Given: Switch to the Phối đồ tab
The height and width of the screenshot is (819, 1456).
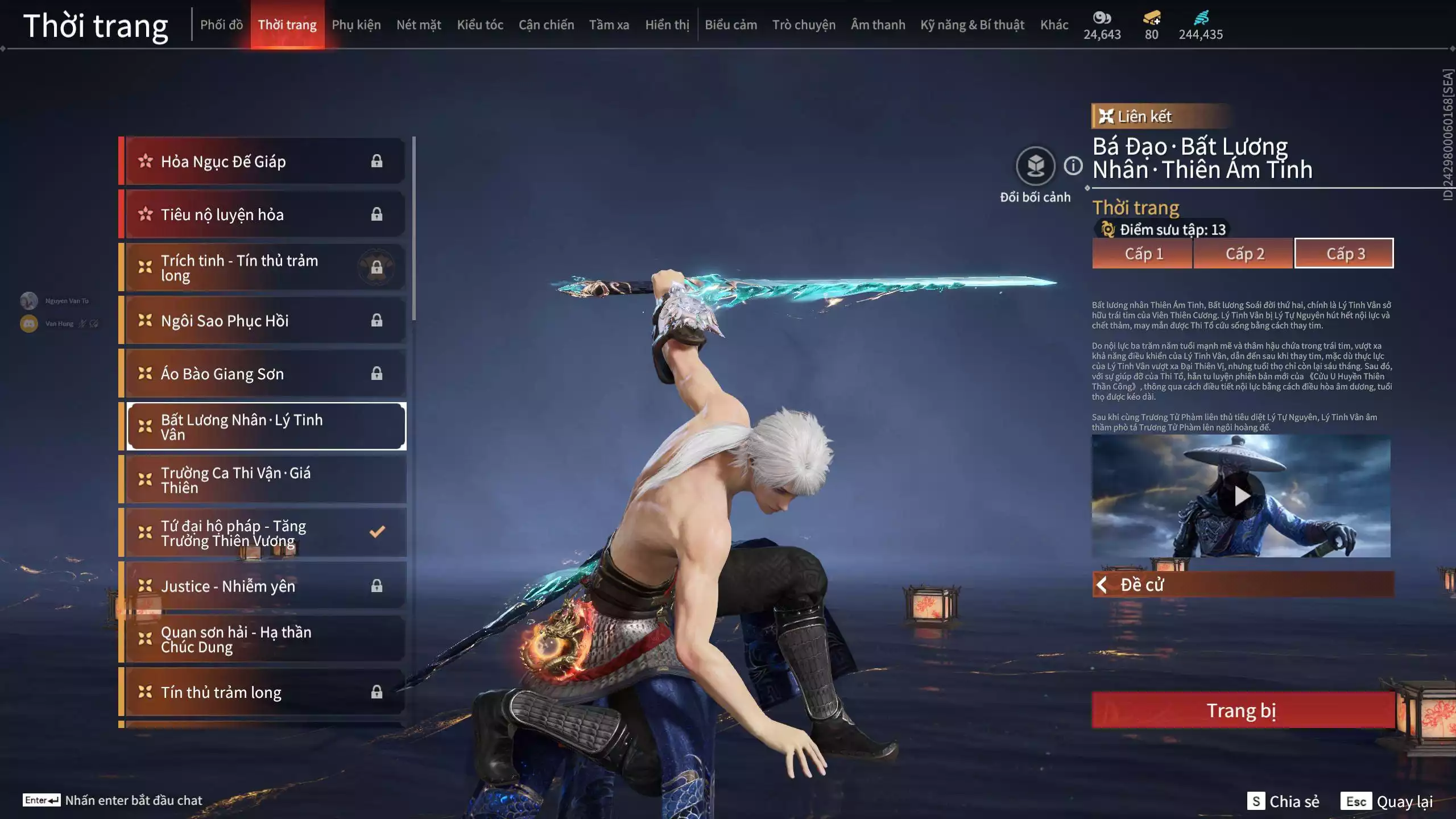Looking at the screenshot, I should point(221,25).
